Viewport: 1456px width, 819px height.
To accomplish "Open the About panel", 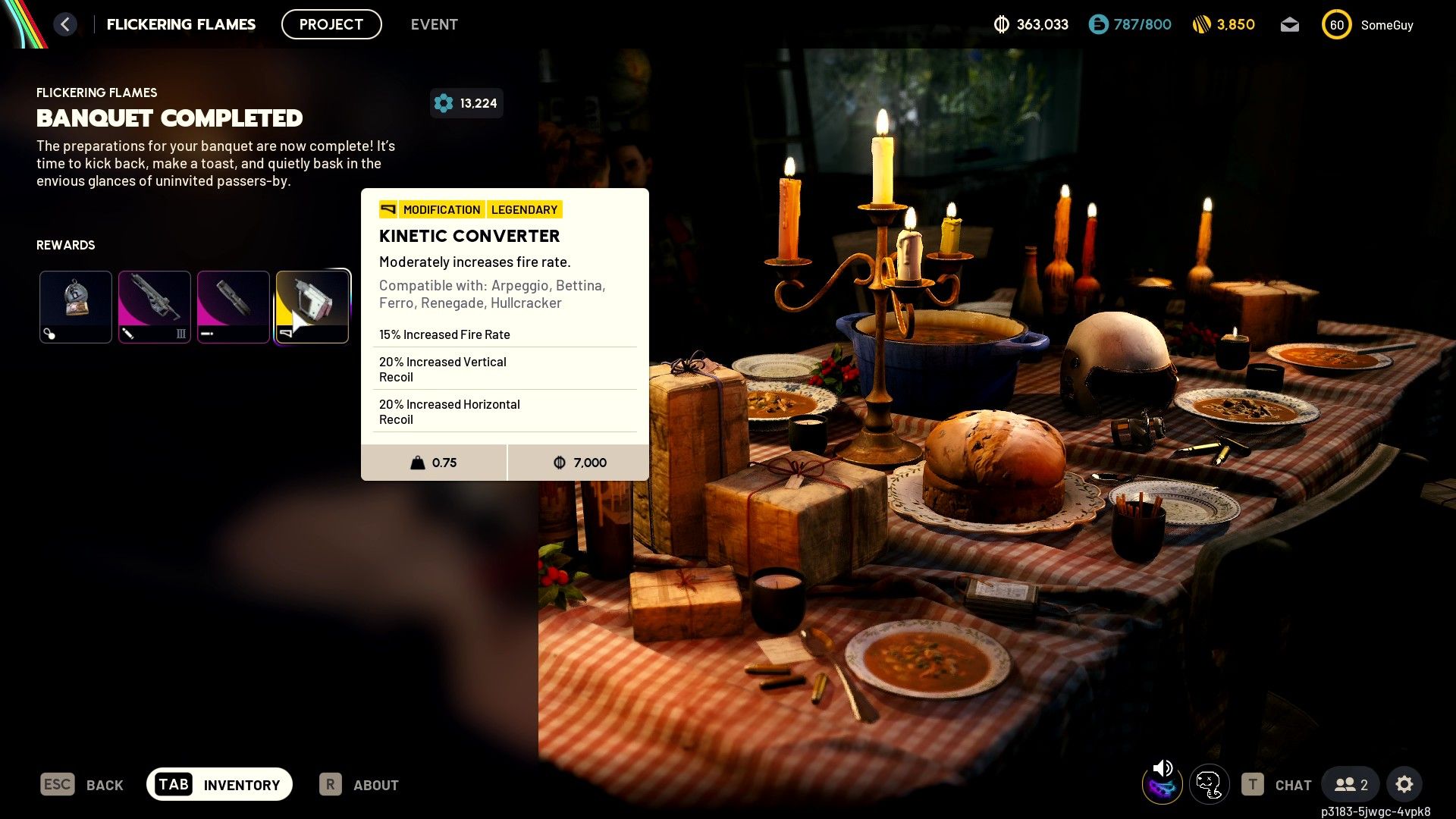I will pyautogui.click(x=359, y=785).
